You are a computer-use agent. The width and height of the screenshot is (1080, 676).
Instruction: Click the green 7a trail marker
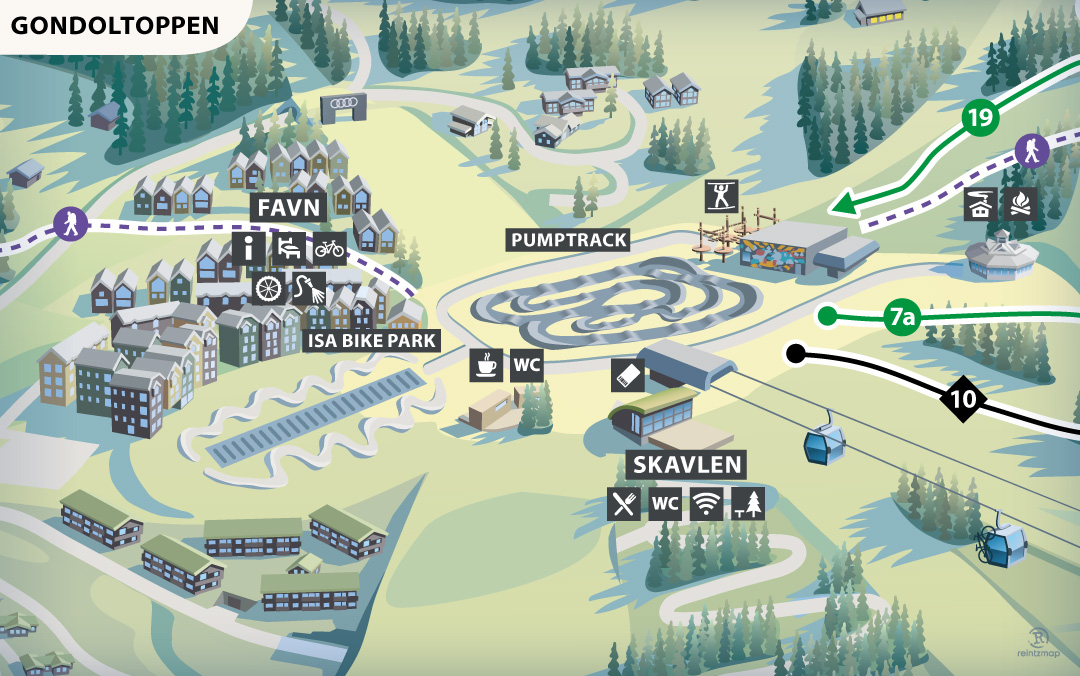tap(902, 319)
